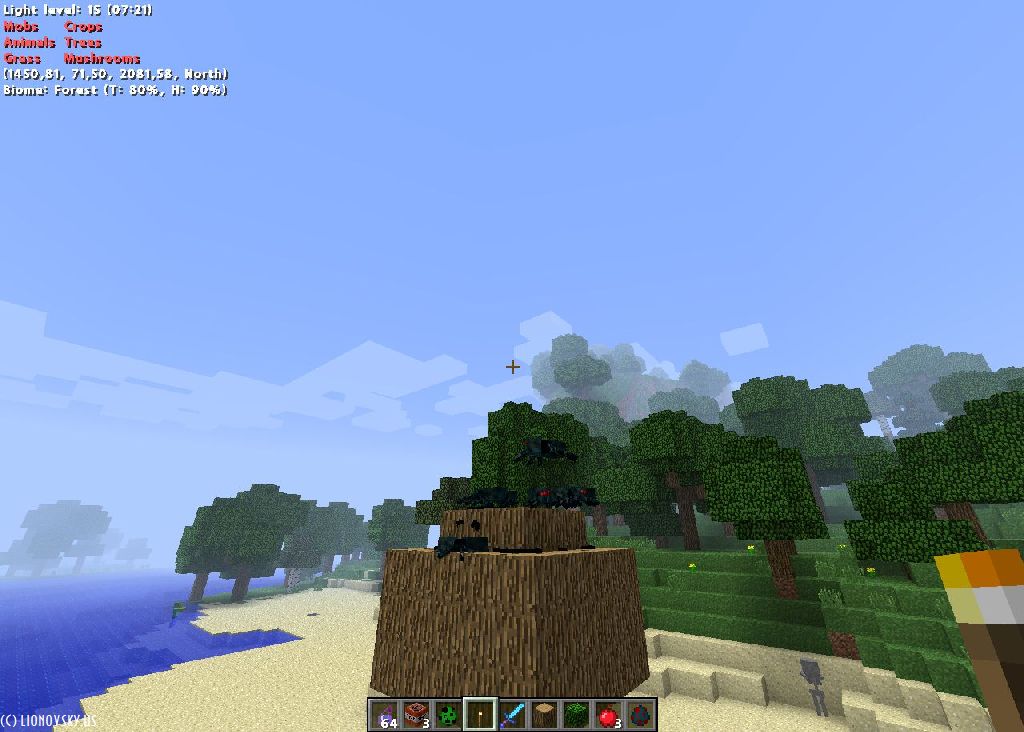Select the purple potion stack of 64

point(385,714)
